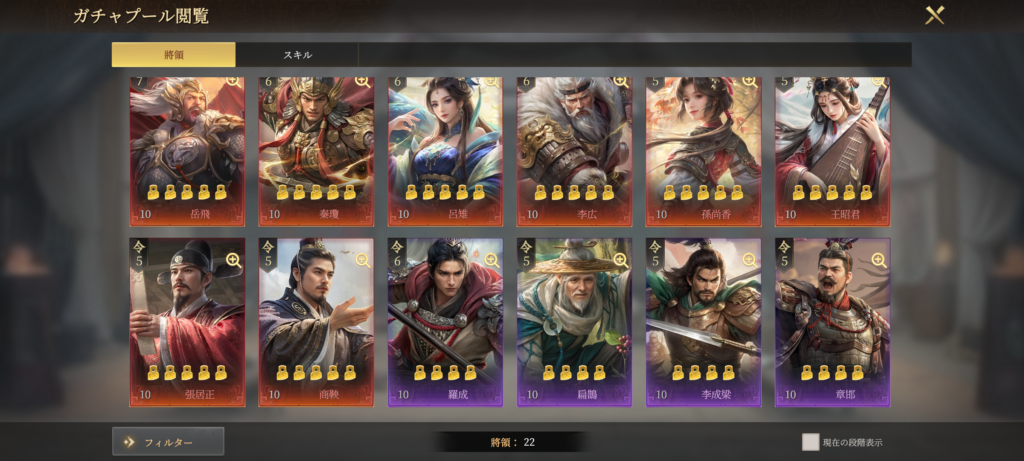Viewport: 1024px width, 461px height.
Task: Select the 孫尚香 general card
Action: [x=703, y=150]
